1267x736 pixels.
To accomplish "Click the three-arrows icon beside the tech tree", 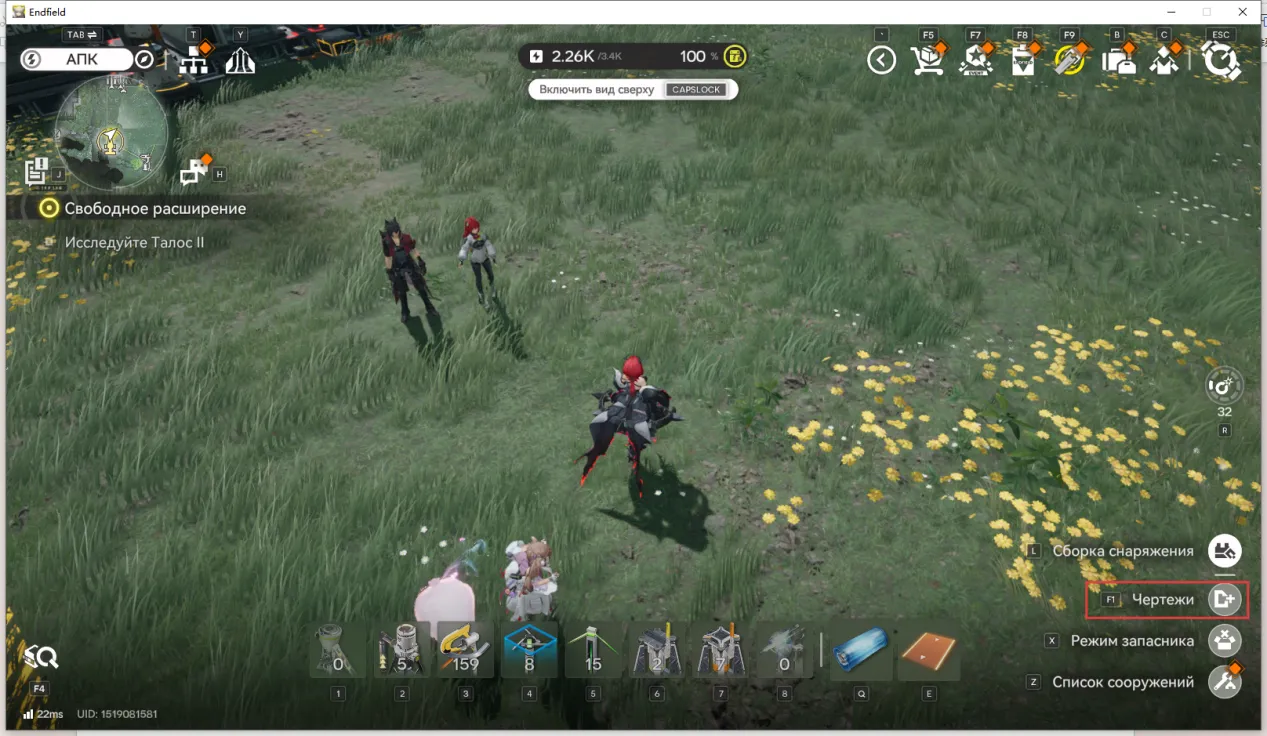I will [240, 62].
